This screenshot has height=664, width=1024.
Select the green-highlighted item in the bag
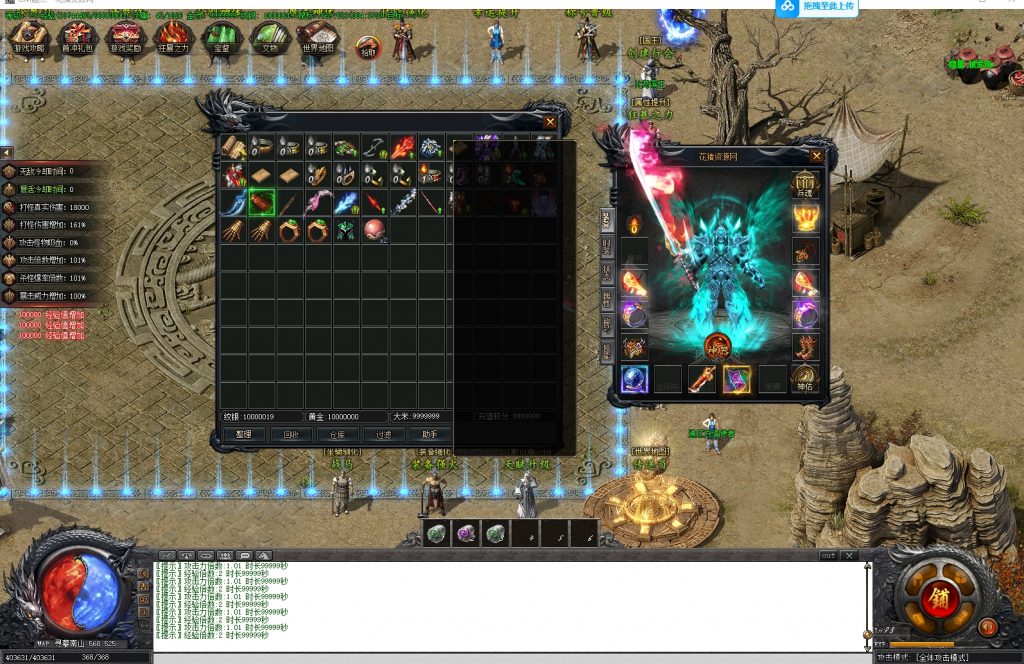(262, 203)
